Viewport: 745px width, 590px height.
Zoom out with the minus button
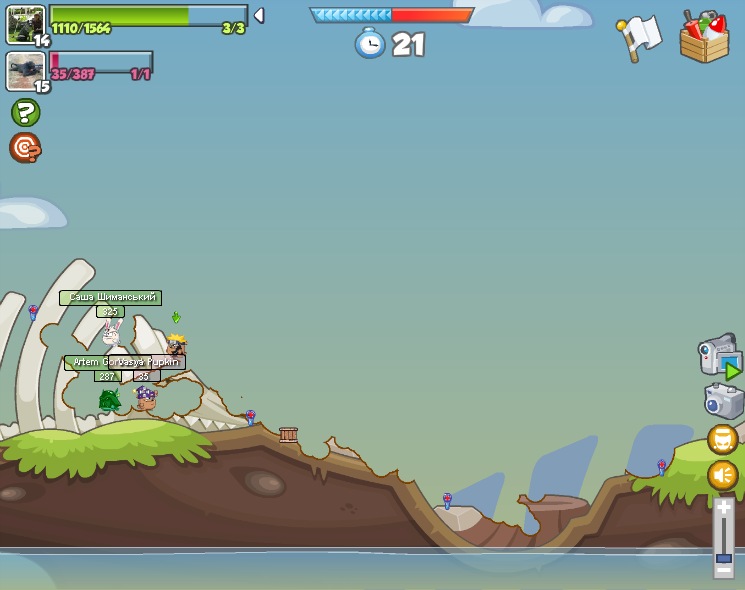tap(724, 571)
